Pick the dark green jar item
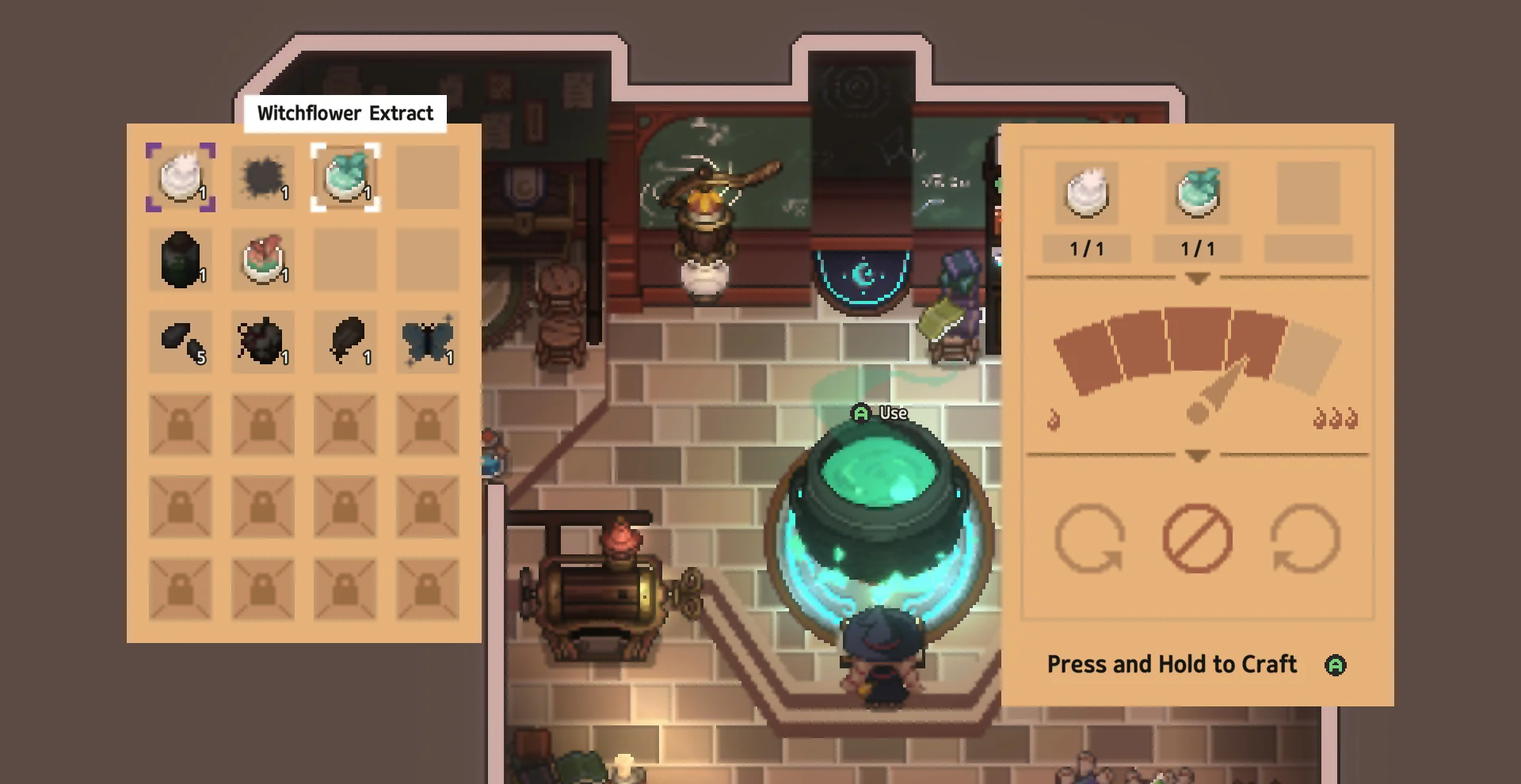The image size is (1521, 784). pyautogui.click(x=181, y=260)
